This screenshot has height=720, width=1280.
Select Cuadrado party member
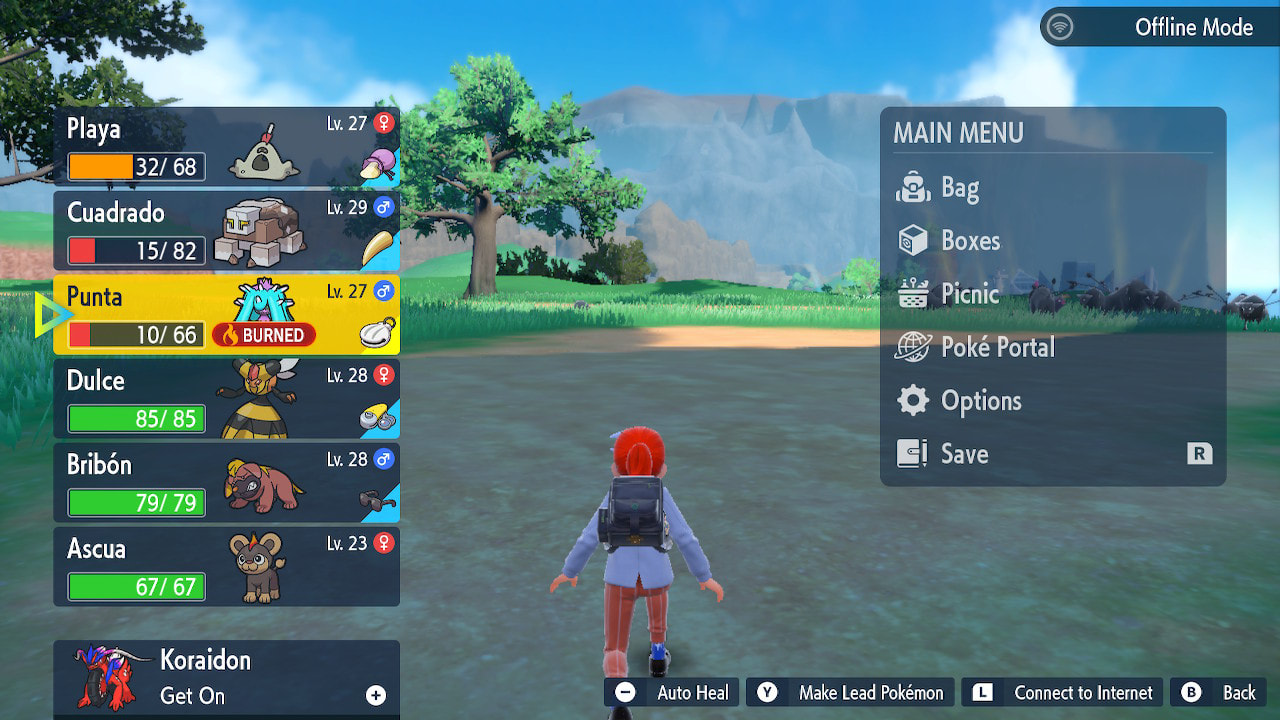click(226, 231)
